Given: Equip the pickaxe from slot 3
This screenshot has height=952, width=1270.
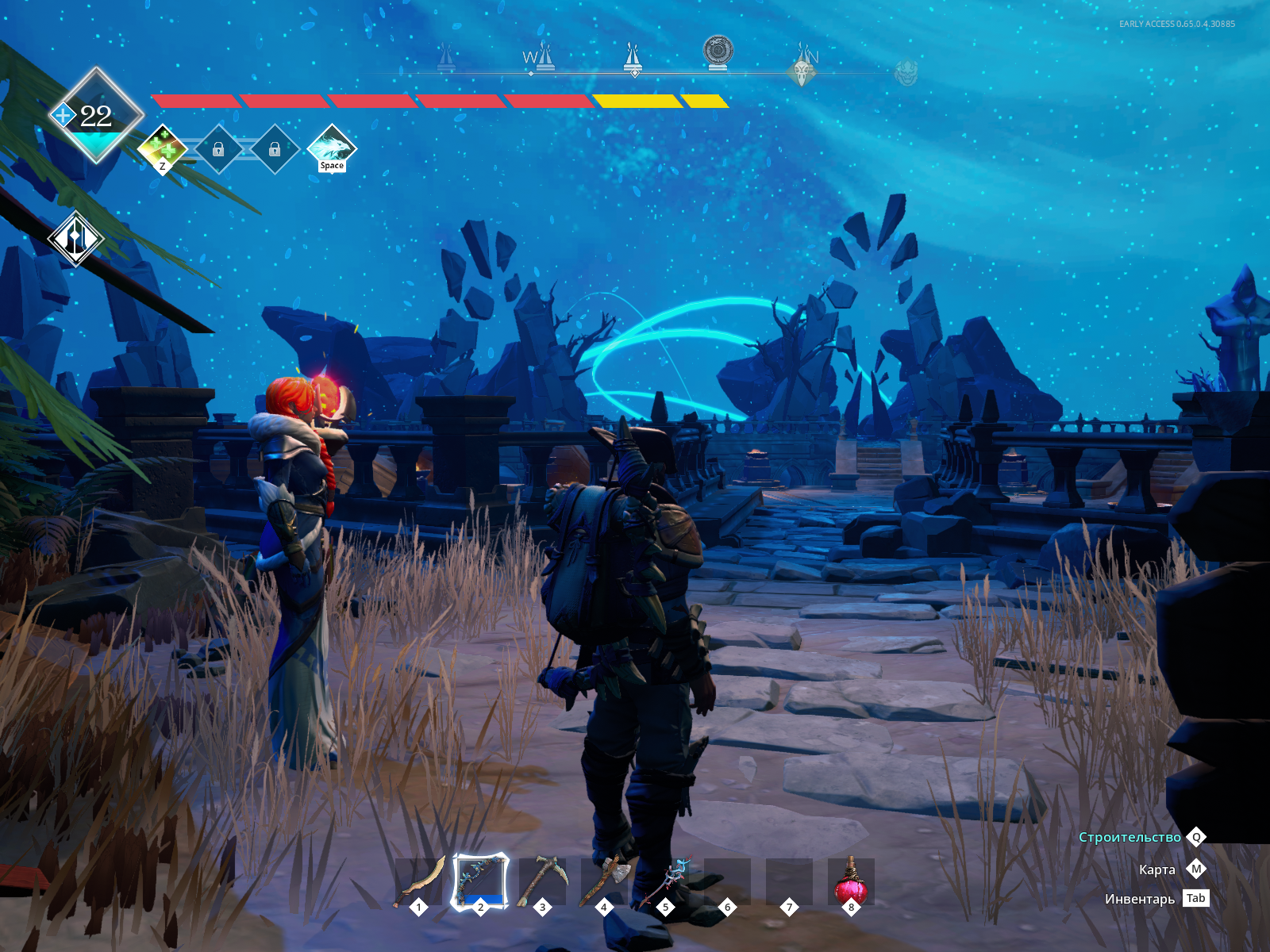Looking at the screenshot, I should coord(543,881).
